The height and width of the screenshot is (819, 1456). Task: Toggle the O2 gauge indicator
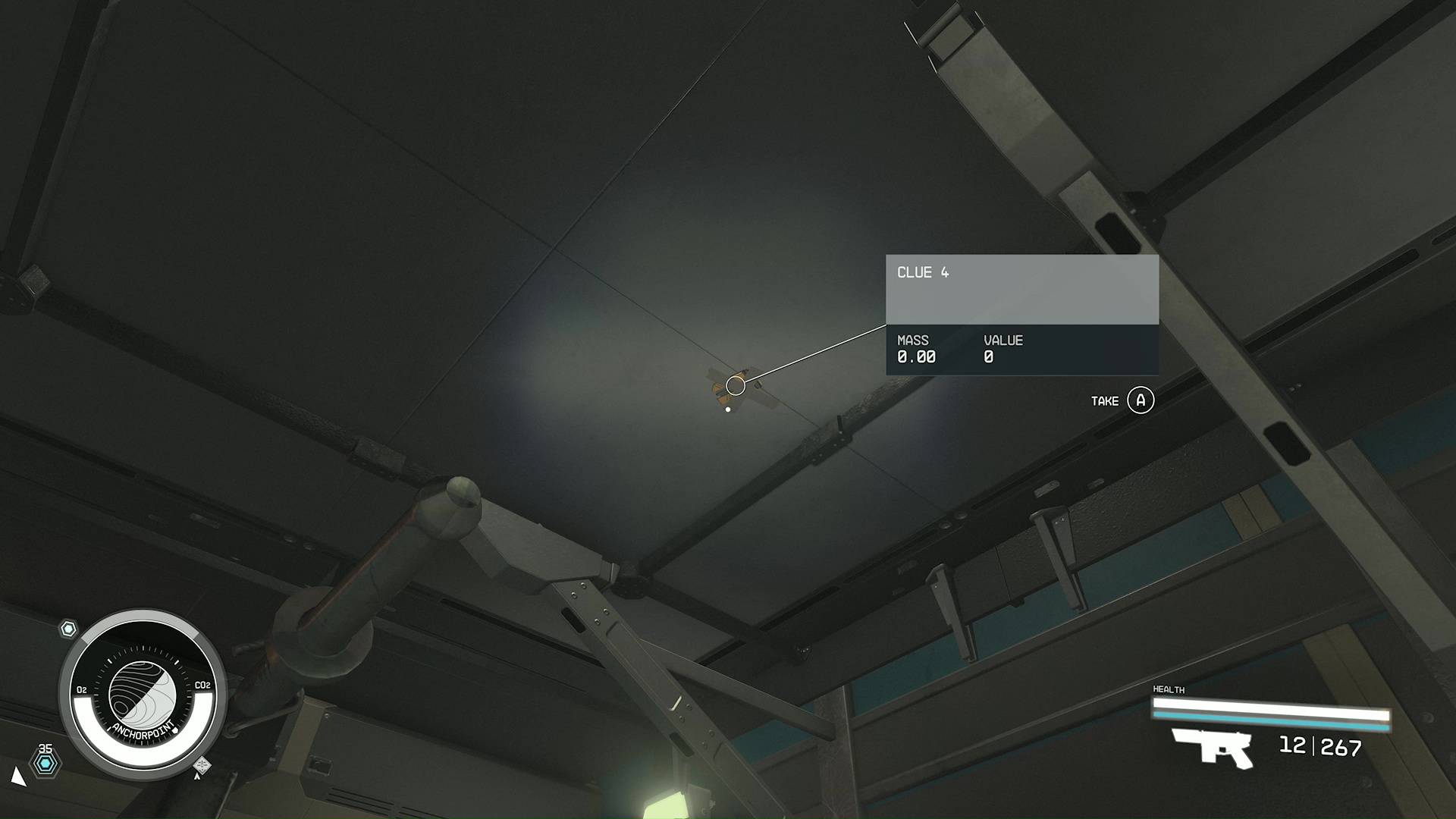[x=82, y=689]
